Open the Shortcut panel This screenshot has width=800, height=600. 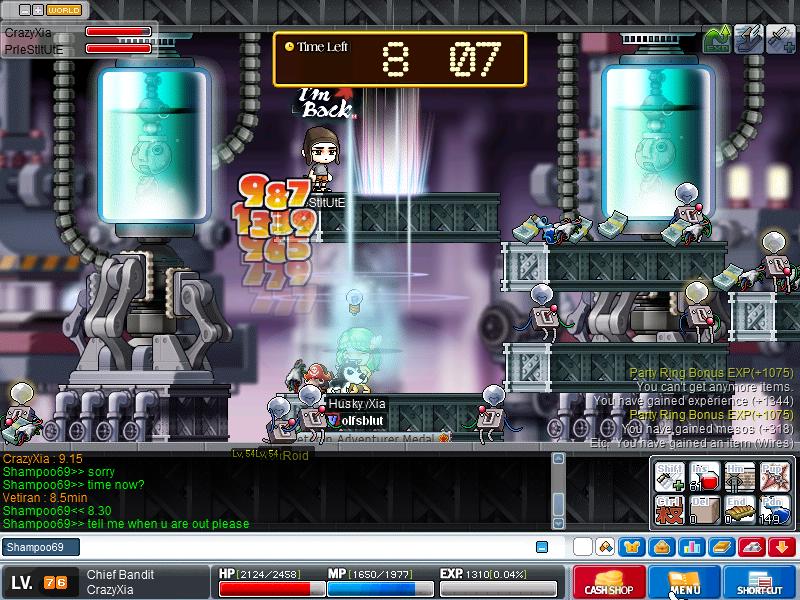[x=760, y=582]
